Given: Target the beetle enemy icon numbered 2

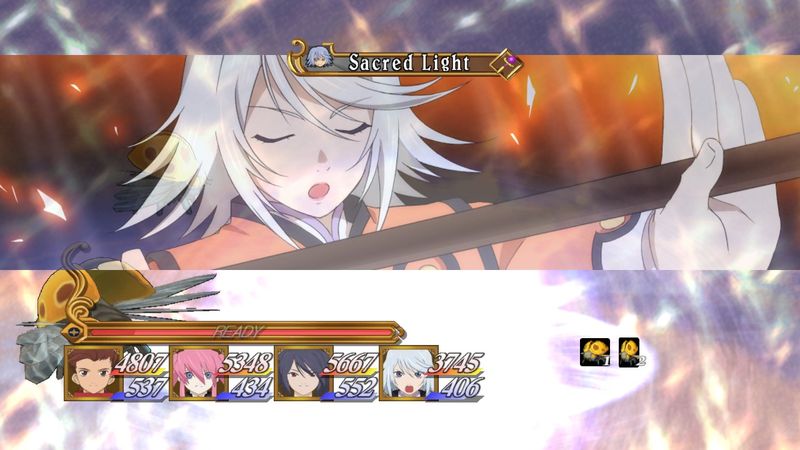Looking at the screenshot, I should [x=631, y=352].
